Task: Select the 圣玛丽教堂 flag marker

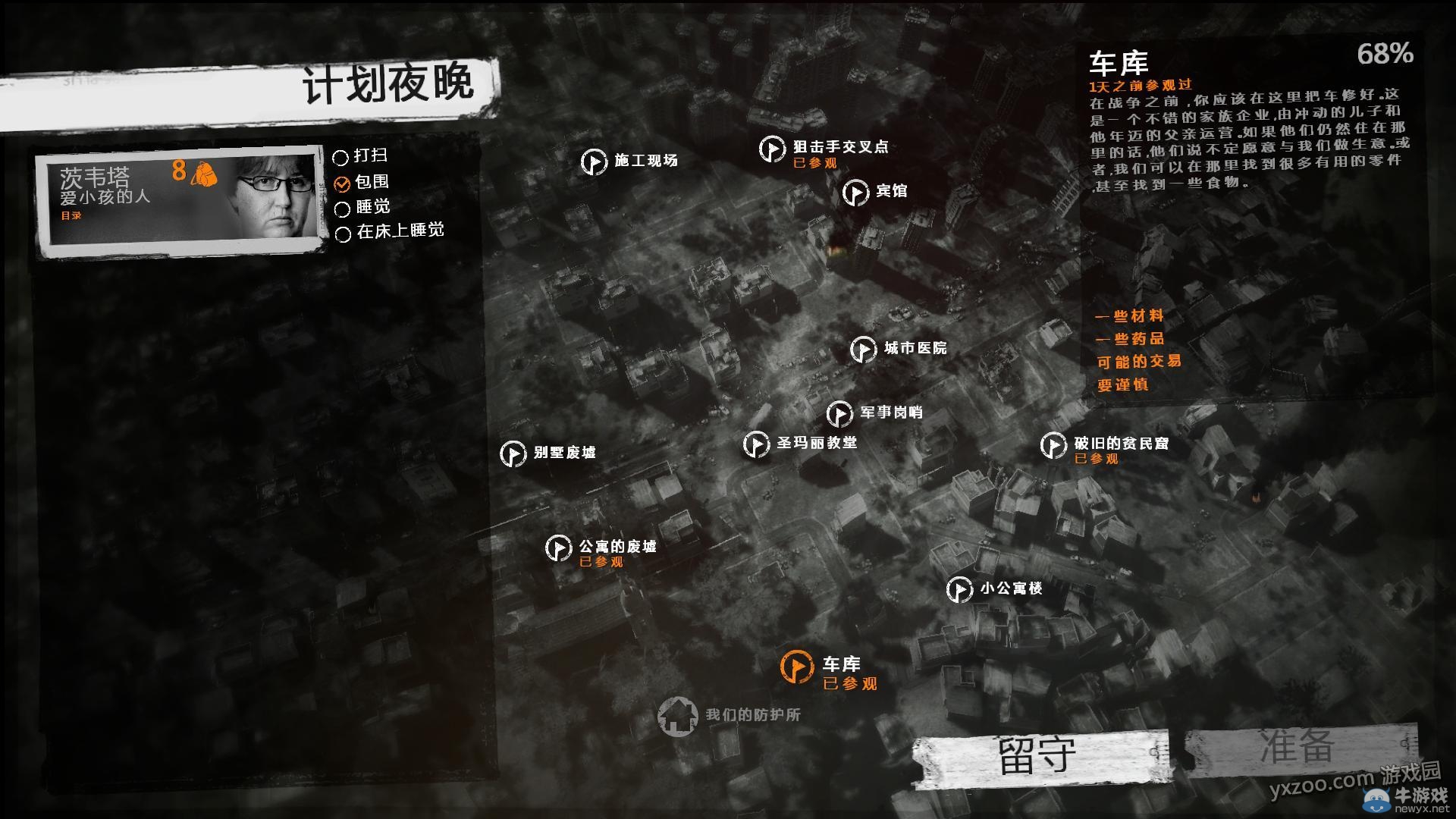Action: pos(757,444)
